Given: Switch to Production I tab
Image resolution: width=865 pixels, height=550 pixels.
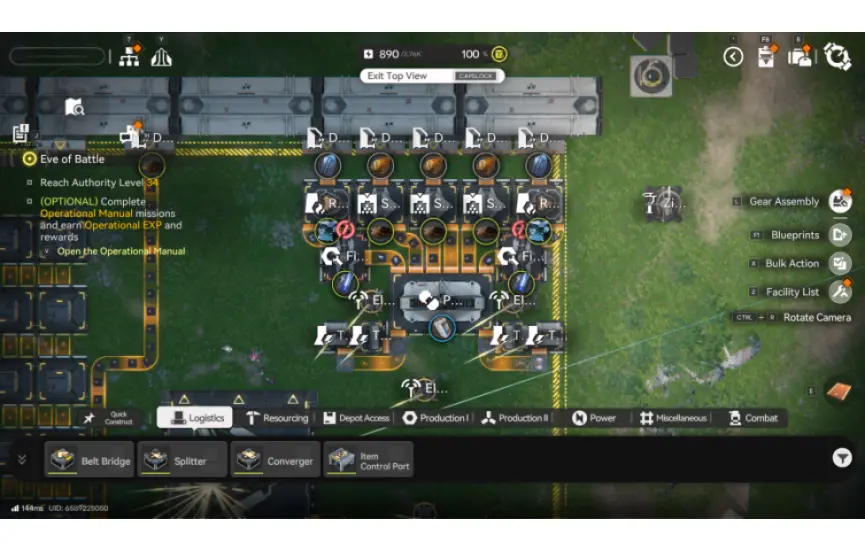Looking at the screenshot, I should click(435, 418).
